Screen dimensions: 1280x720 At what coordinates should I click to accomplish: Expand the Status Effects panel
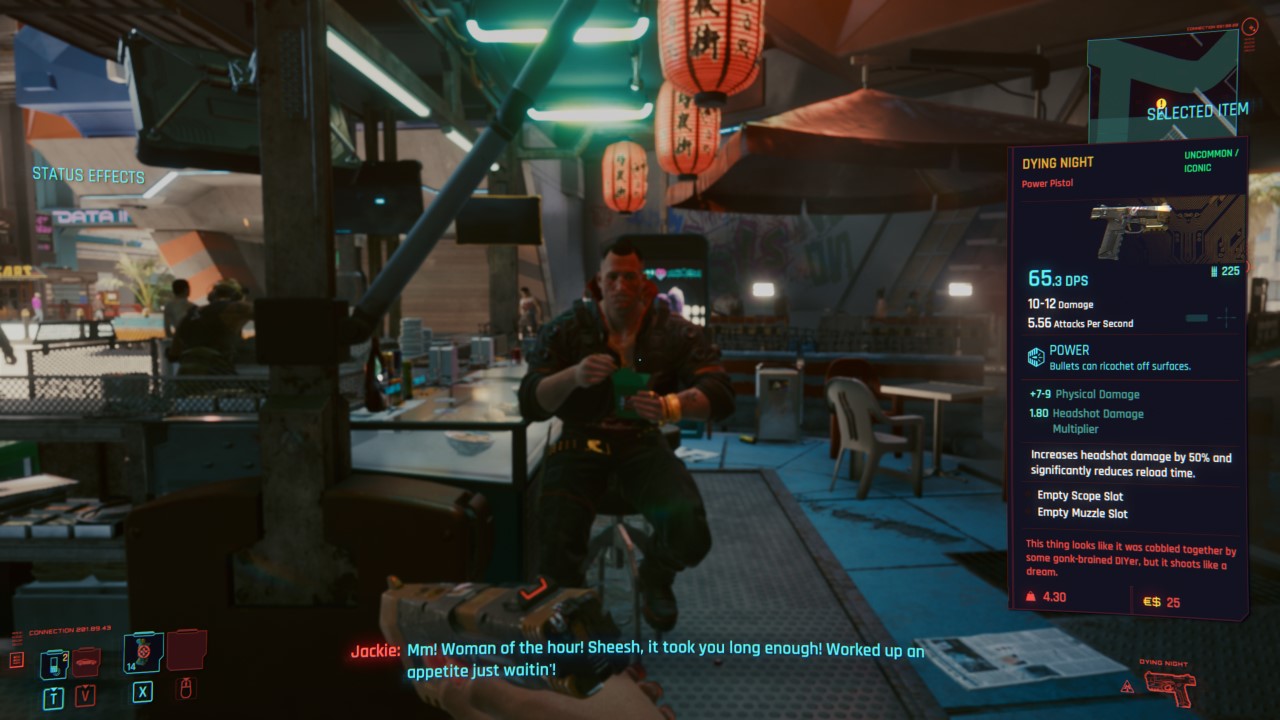click(x=87, y=176)
